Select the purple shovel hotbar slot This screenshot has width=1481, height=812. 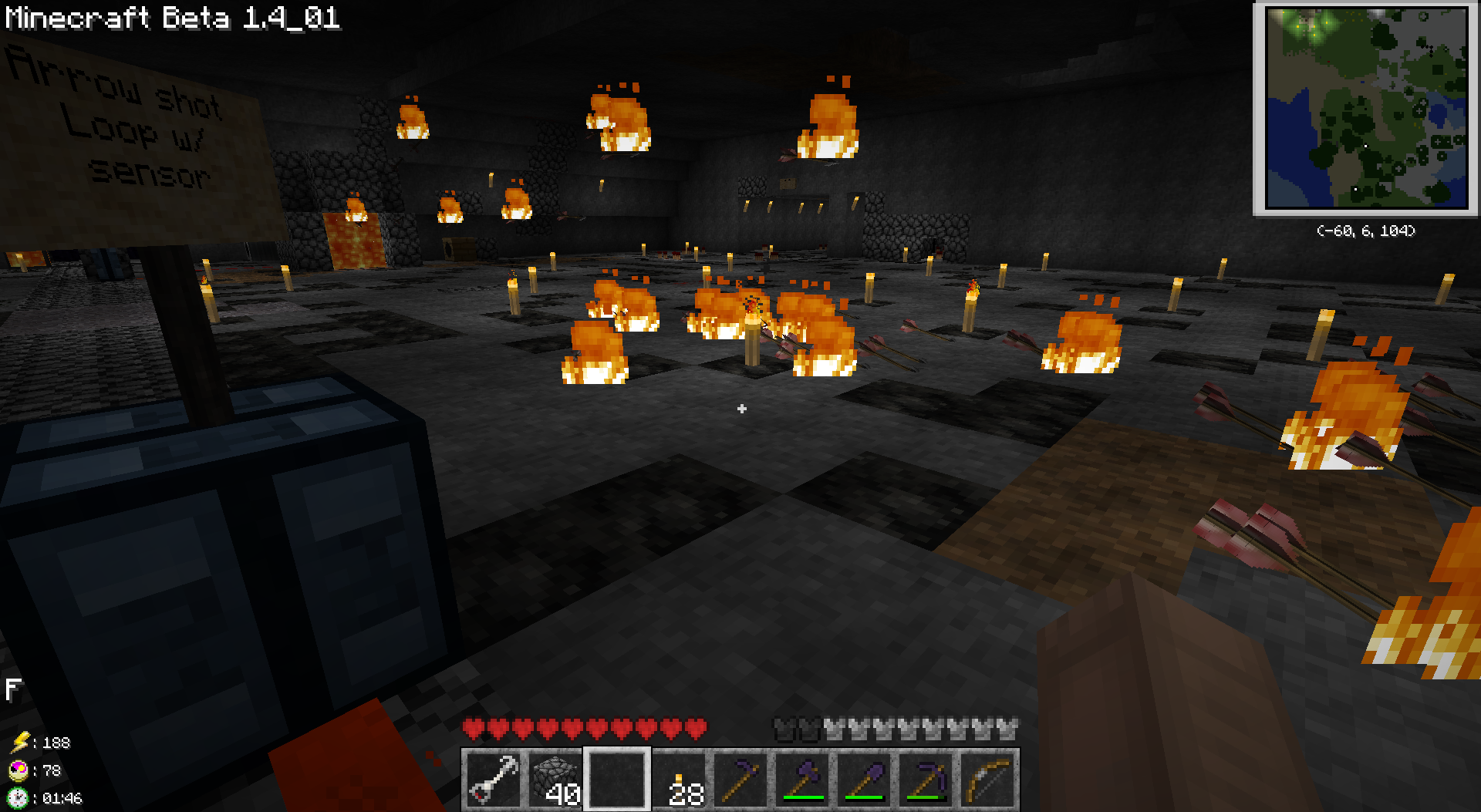864,779
